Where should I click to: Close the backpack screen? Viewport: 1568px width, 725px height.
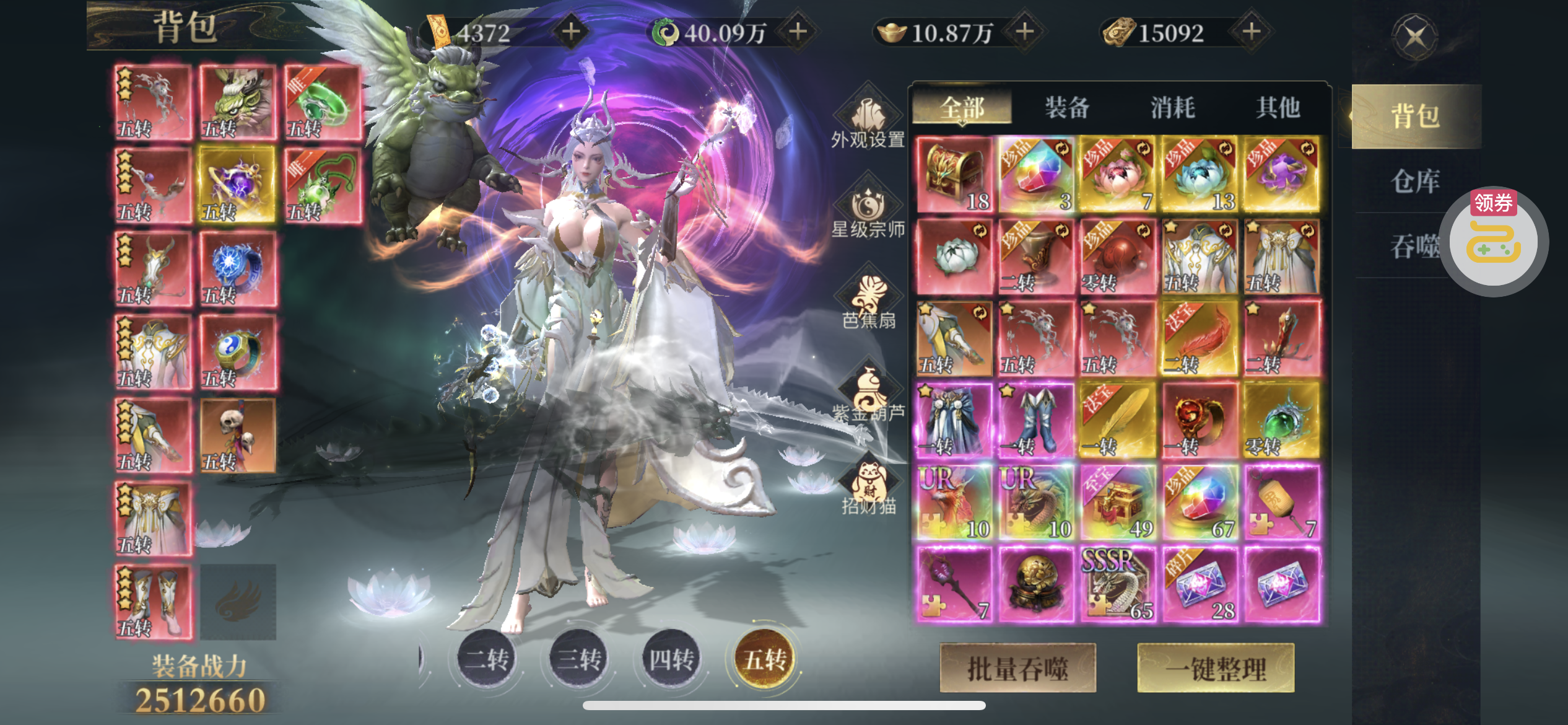1416,37
